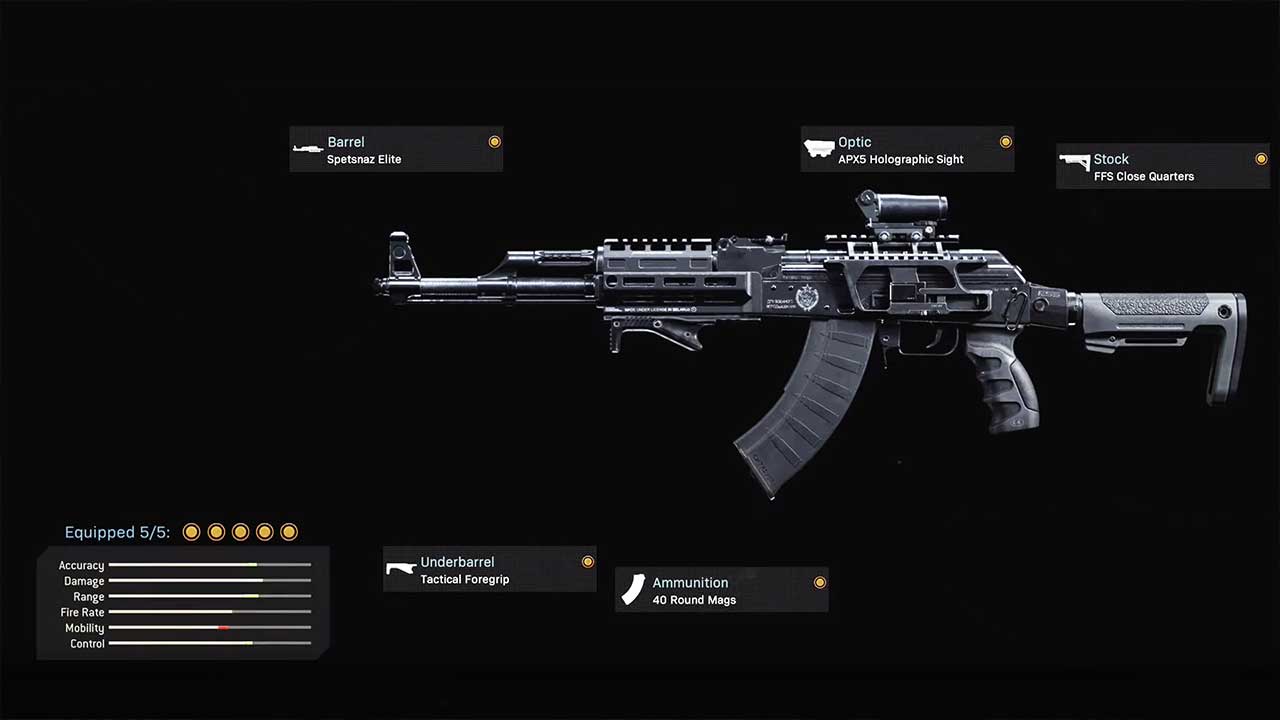This screenshot has height=720, width=1280.
Task: Click the Mobility stat bar
Action: (210, 628)
